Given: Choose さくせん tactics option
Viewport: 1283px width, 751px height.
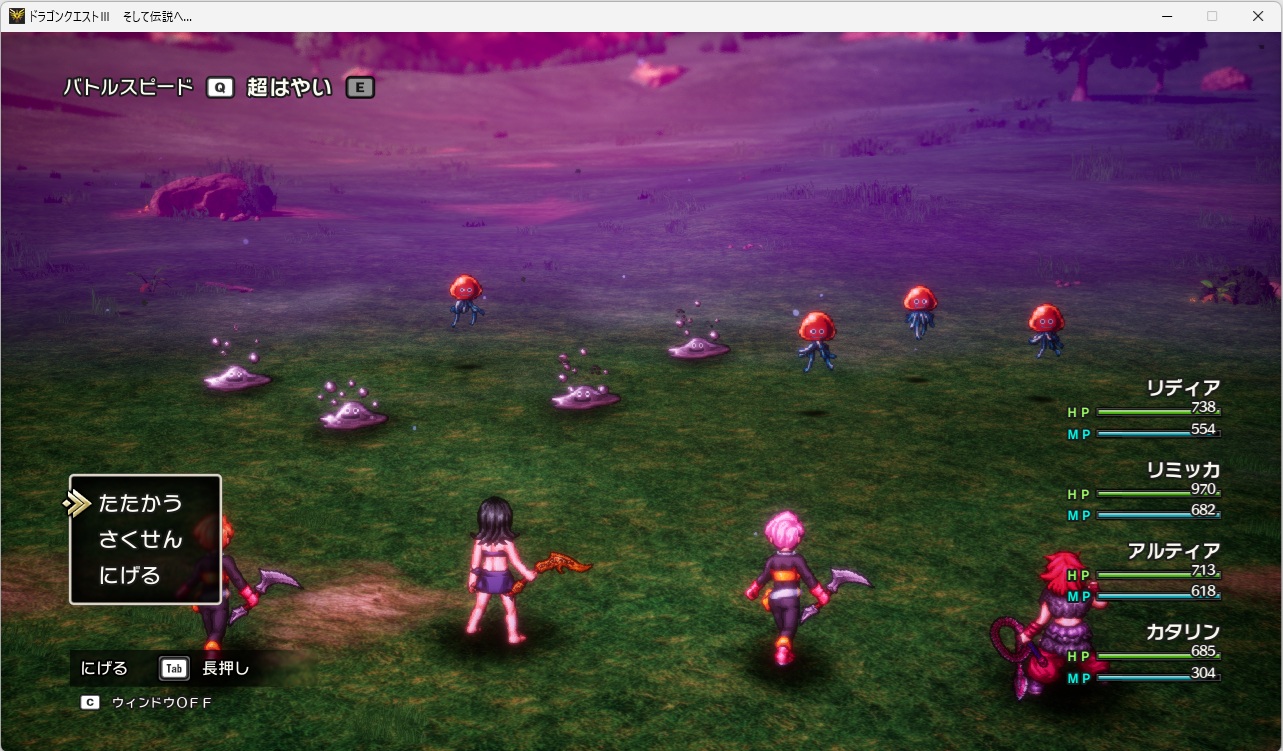Looking at the screenshot, I should pyautogui.click(x=140, y=540).
